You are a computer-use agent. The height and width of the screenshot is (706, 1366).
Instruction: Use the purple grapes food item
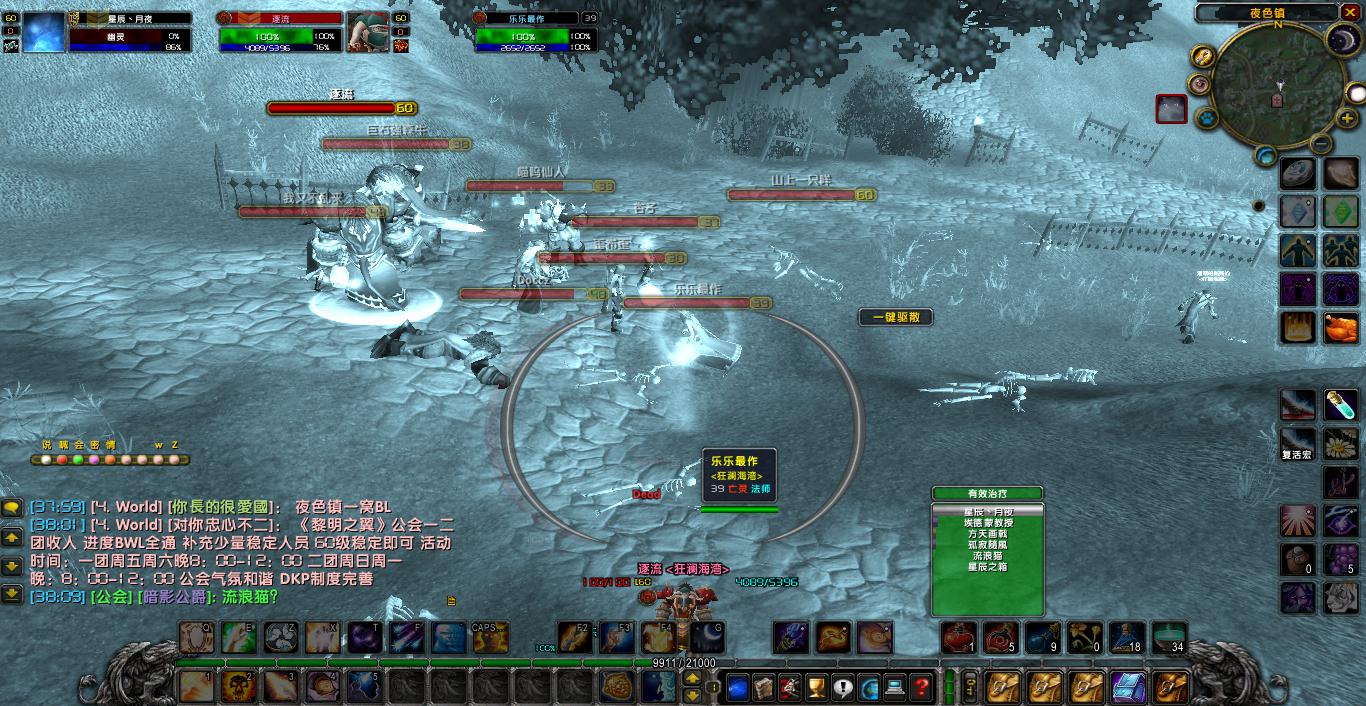[1340, 559]
